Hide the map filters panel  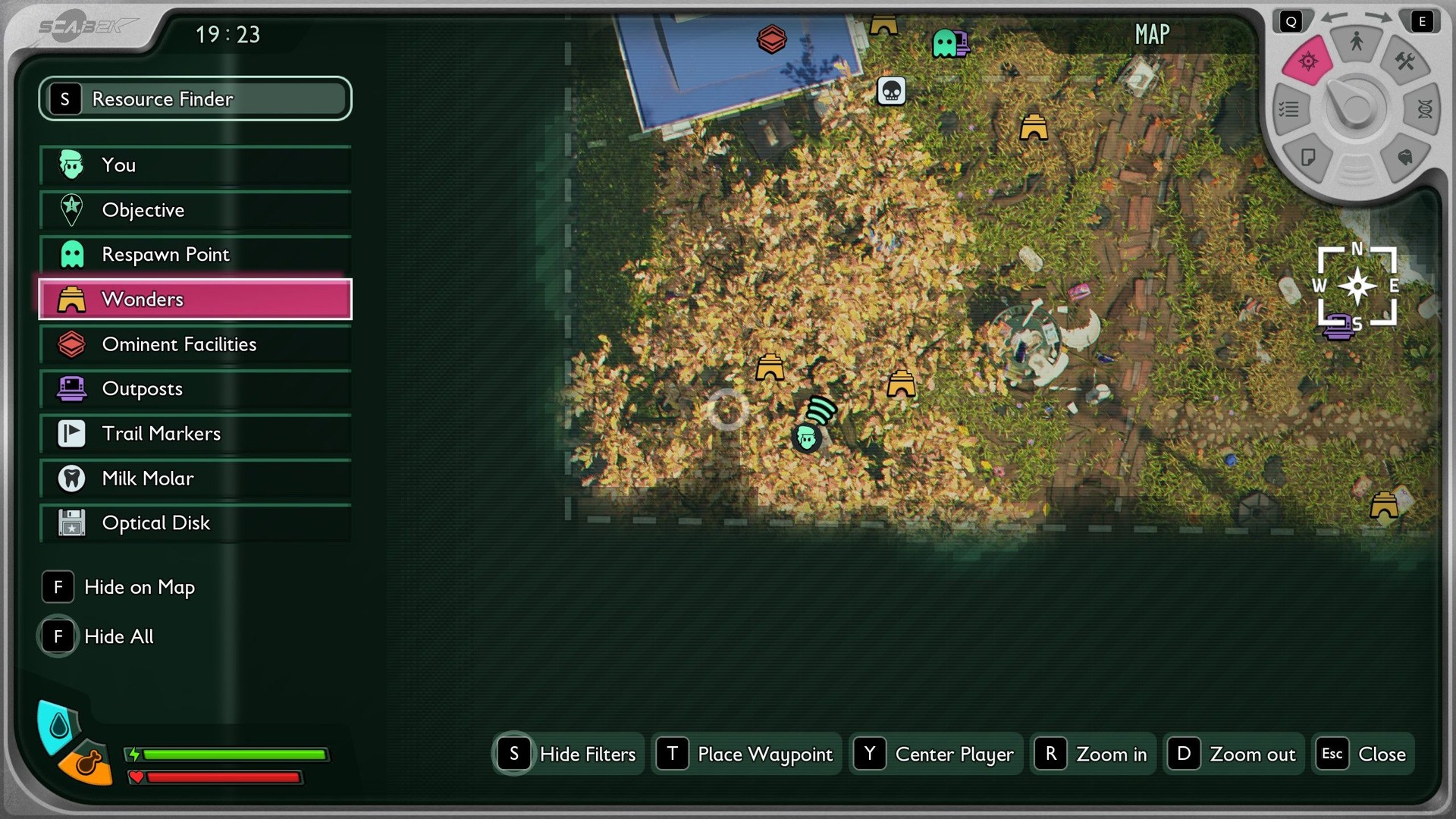(568, 754)
